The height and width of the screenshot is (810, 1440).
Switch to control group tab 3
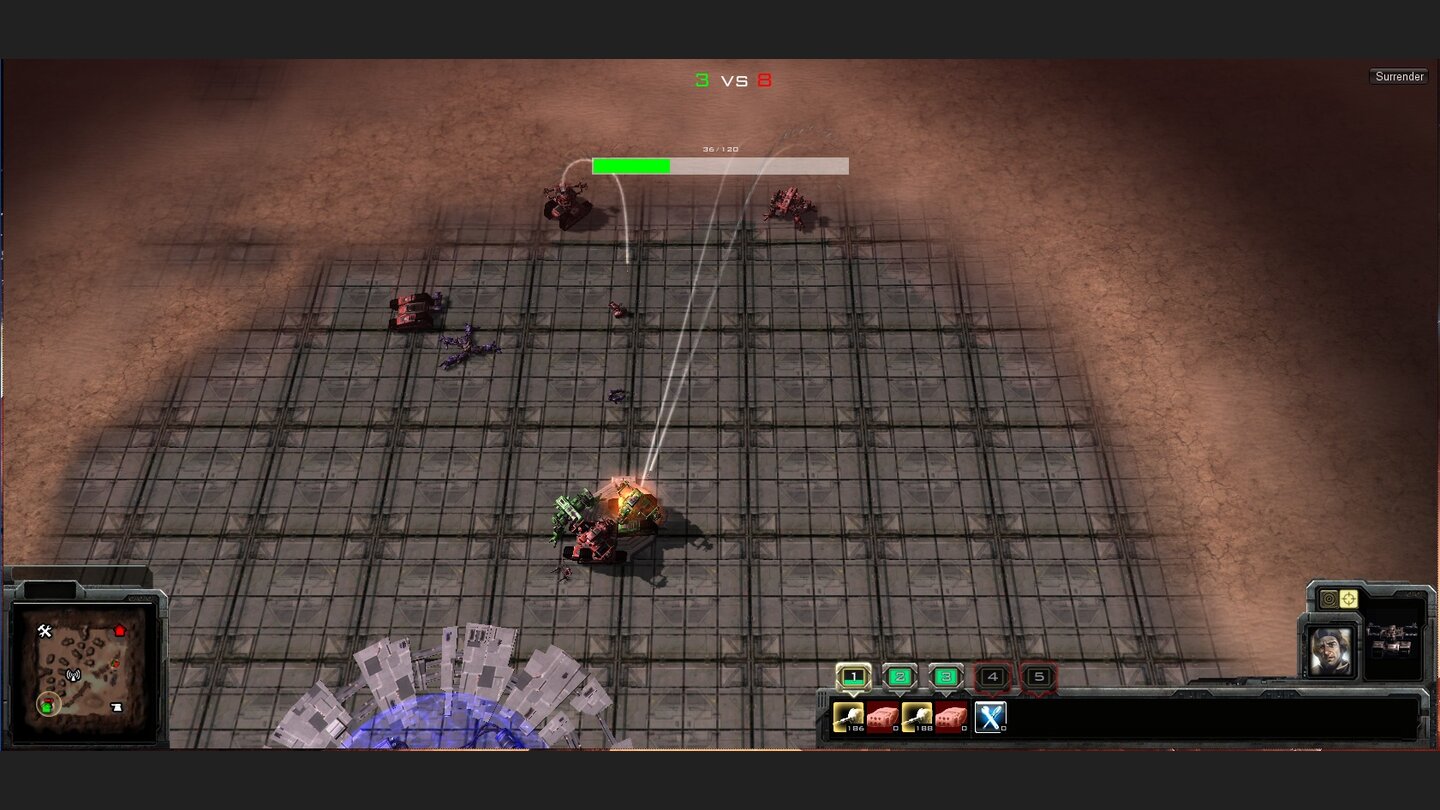click(x=946, y=676)
